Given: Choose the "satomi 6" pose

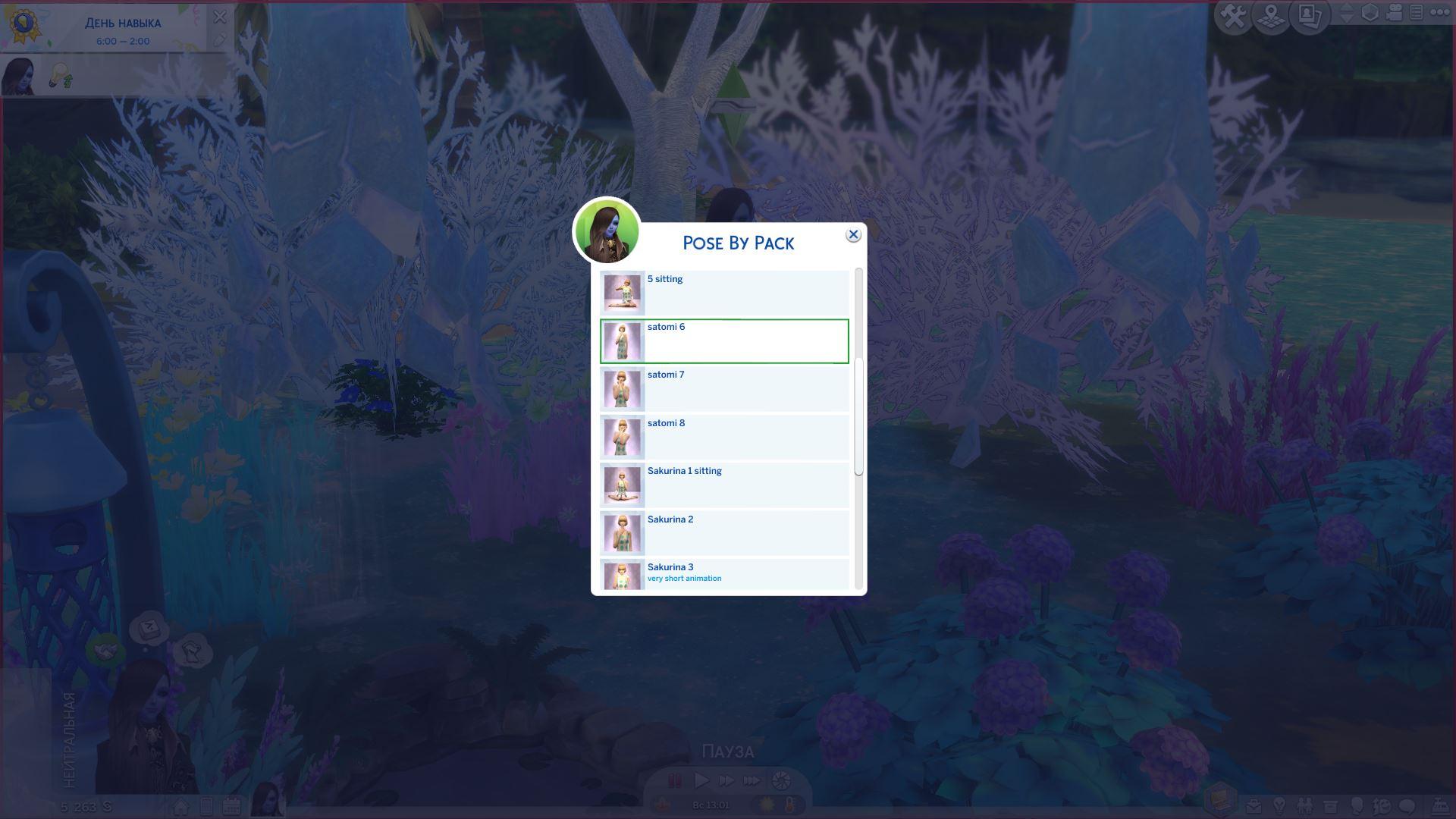Looking at the screenshot, I should pos(724,341).
